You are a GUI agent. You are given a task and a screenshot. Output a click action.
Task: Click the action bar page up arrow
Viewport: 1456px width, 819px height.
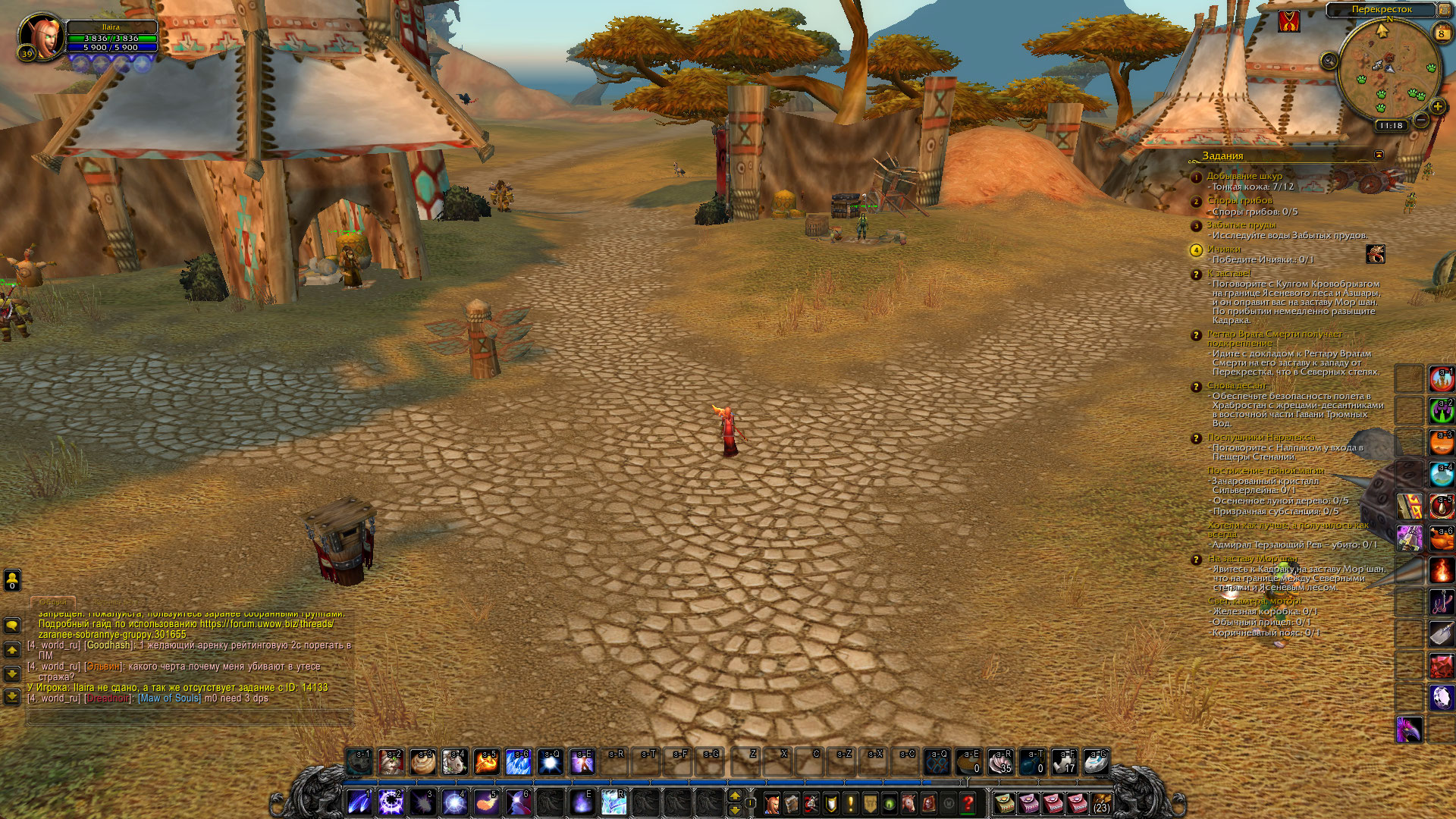[734, 795]
